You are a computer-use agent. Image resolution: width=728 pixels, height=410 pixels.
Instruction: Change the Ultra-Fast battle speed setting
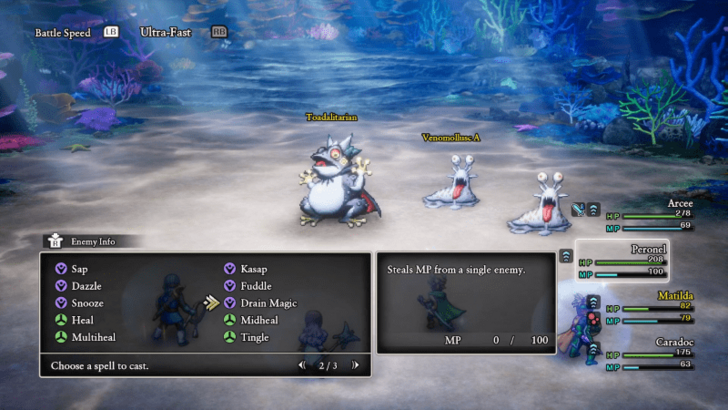click(x=166, y=32)
